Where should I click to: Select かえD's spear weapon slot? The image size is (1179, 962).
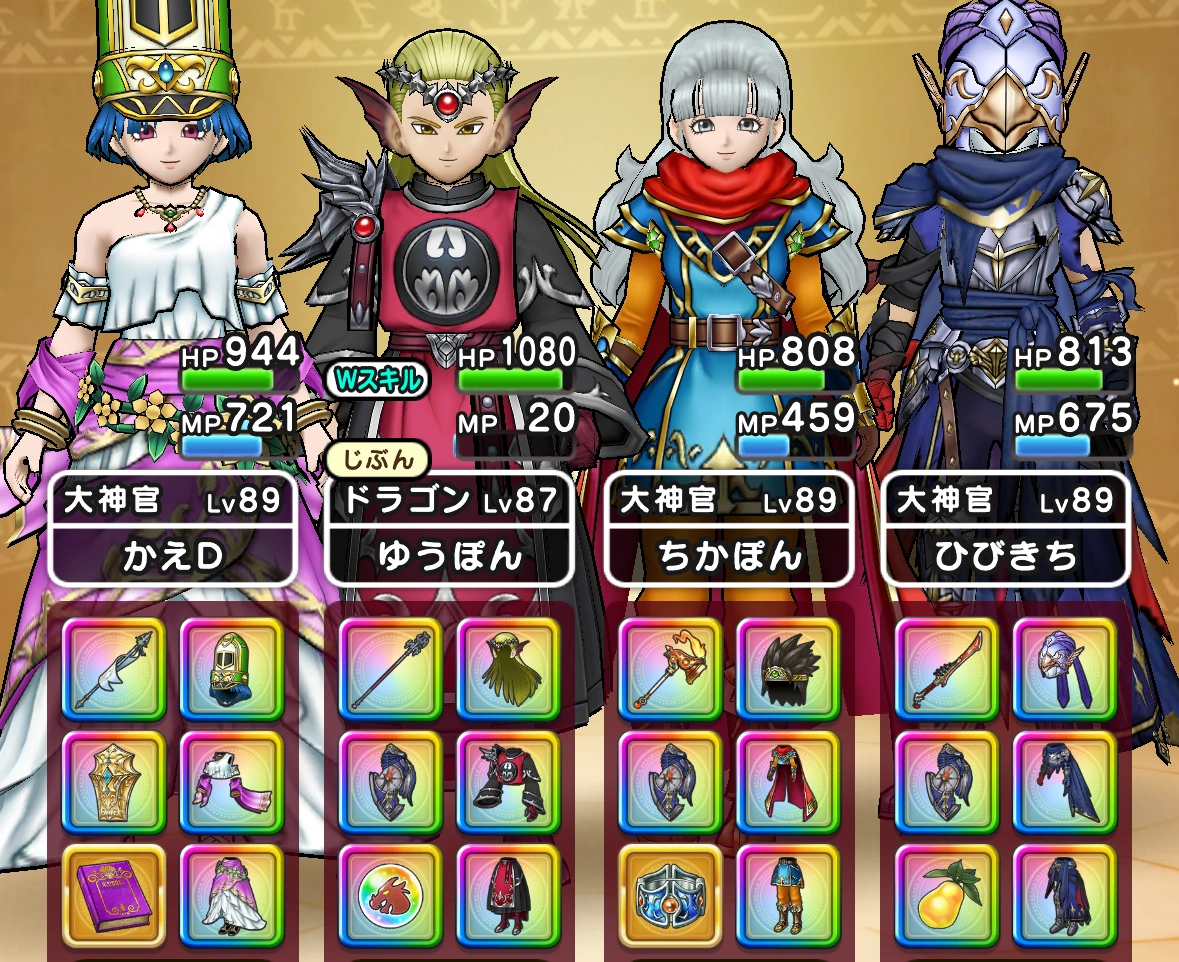coord(113,669)
